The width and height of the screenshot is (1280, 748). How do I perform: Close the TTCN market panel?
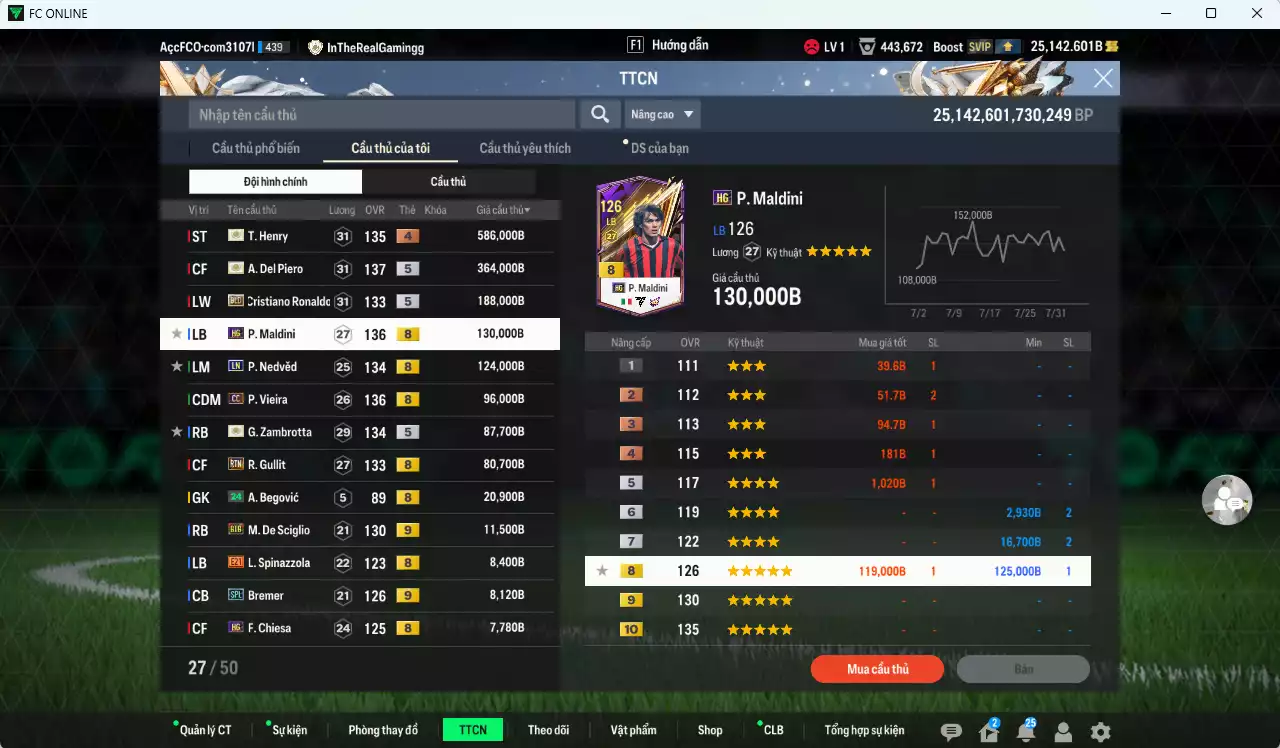(1103, 79)
